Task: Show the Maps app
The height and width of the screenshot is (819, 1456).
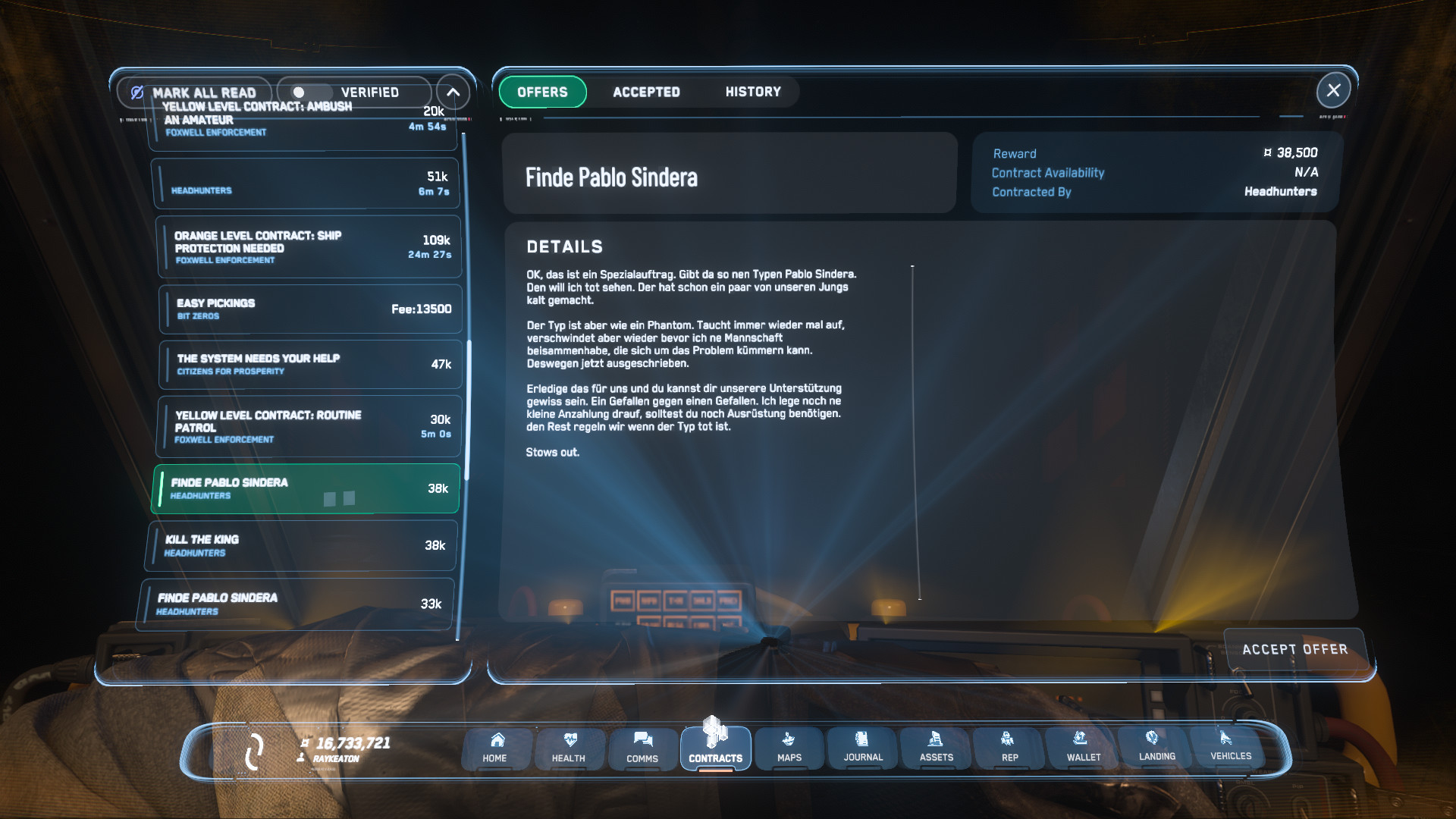Action: 789,748
